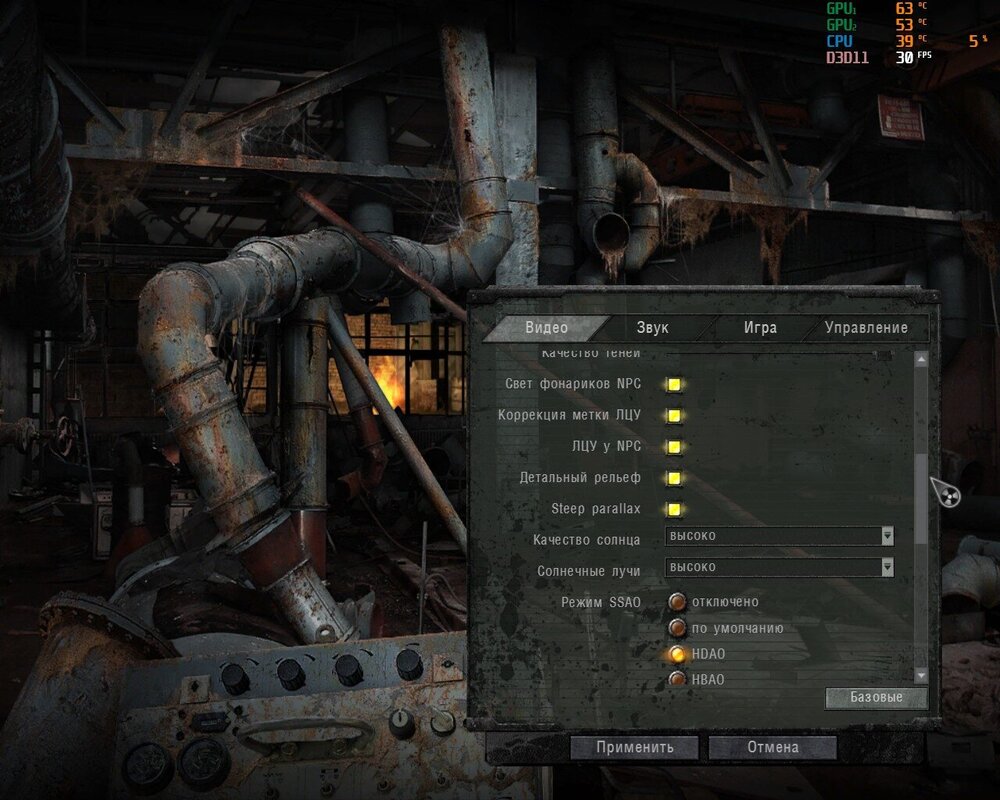Switch to the Звук tab

(x=652, y=328)
